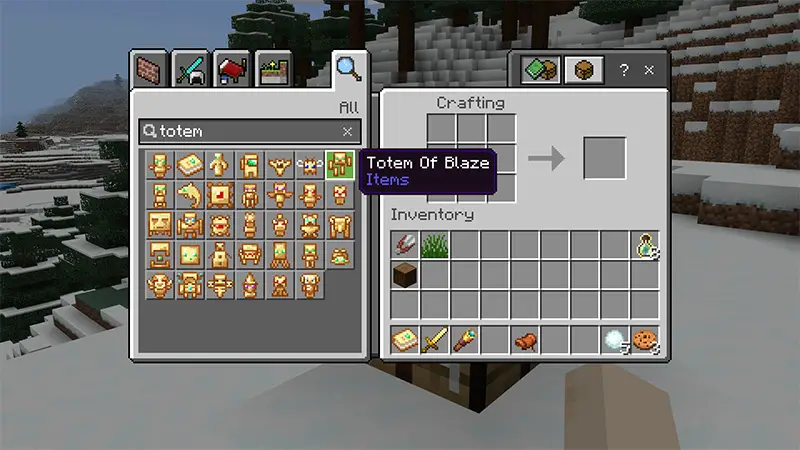The width and height of the screenshot is (800, 450).
Task: Select the potion bottle in inventory
Action: tap(645, 245)
